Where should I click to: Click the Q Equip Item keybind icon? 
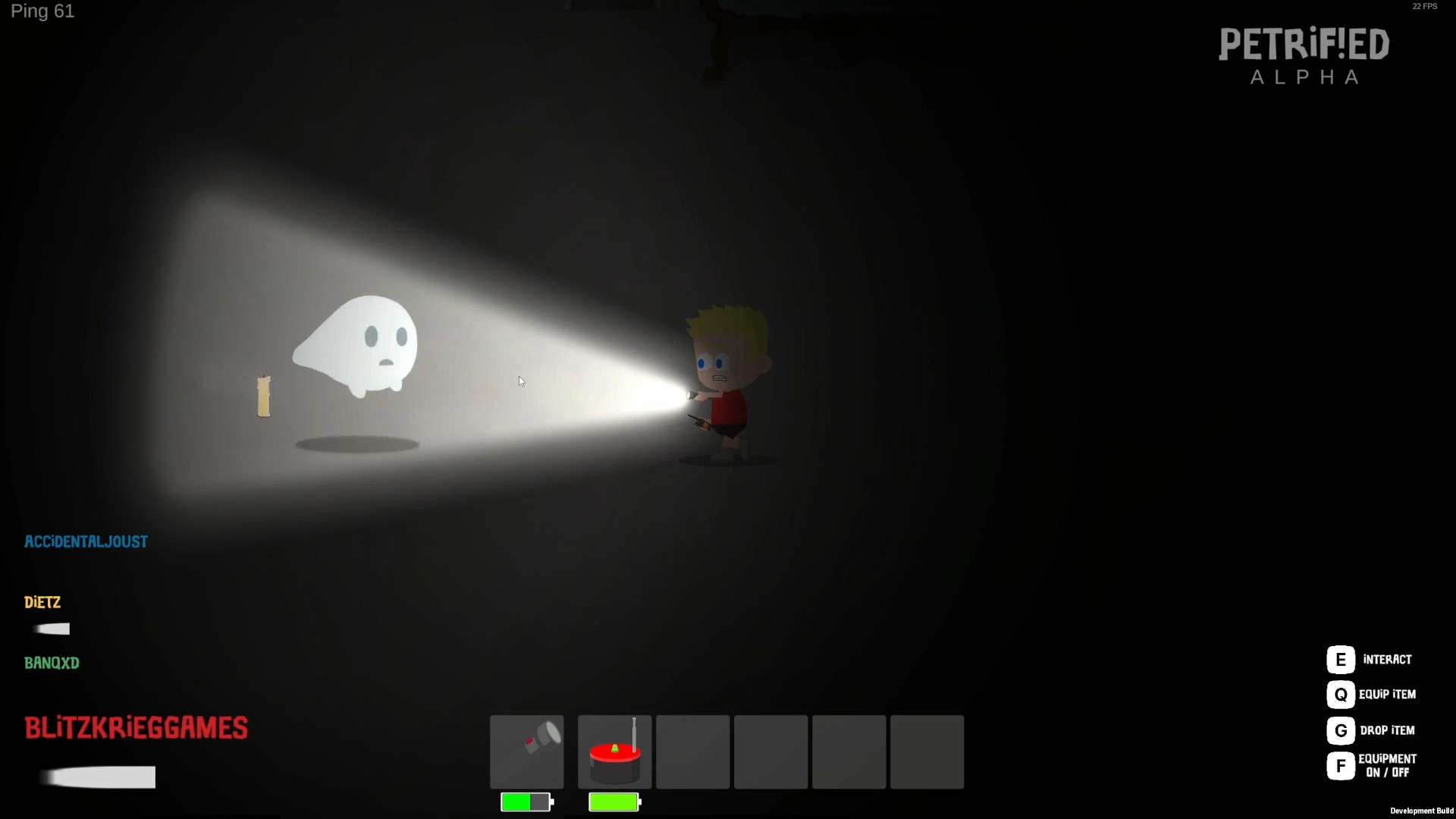[x=1341, y=695]
